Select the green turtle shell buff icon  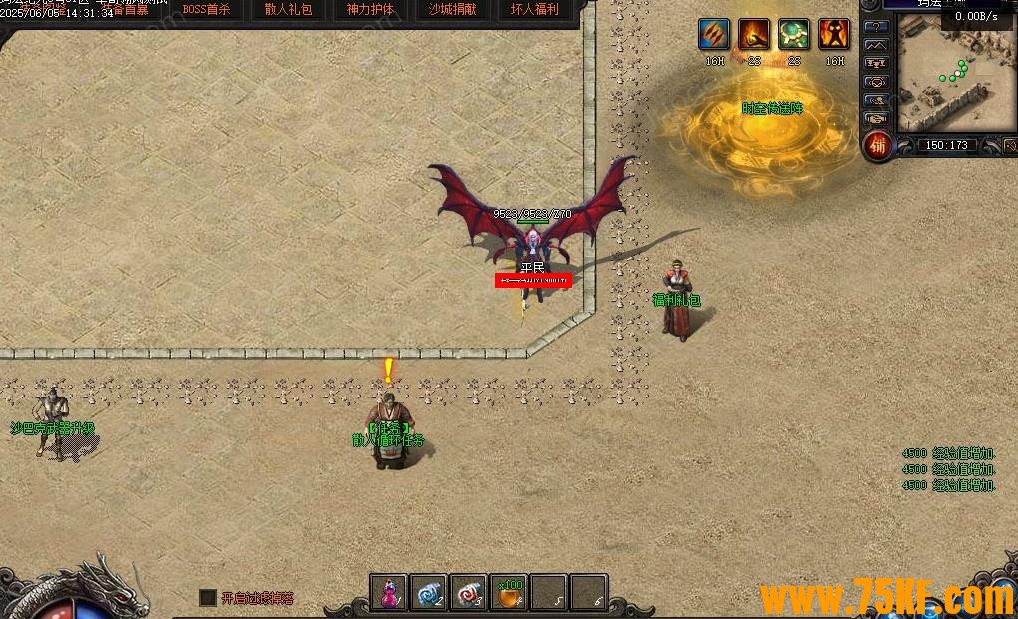click(794, 34)
